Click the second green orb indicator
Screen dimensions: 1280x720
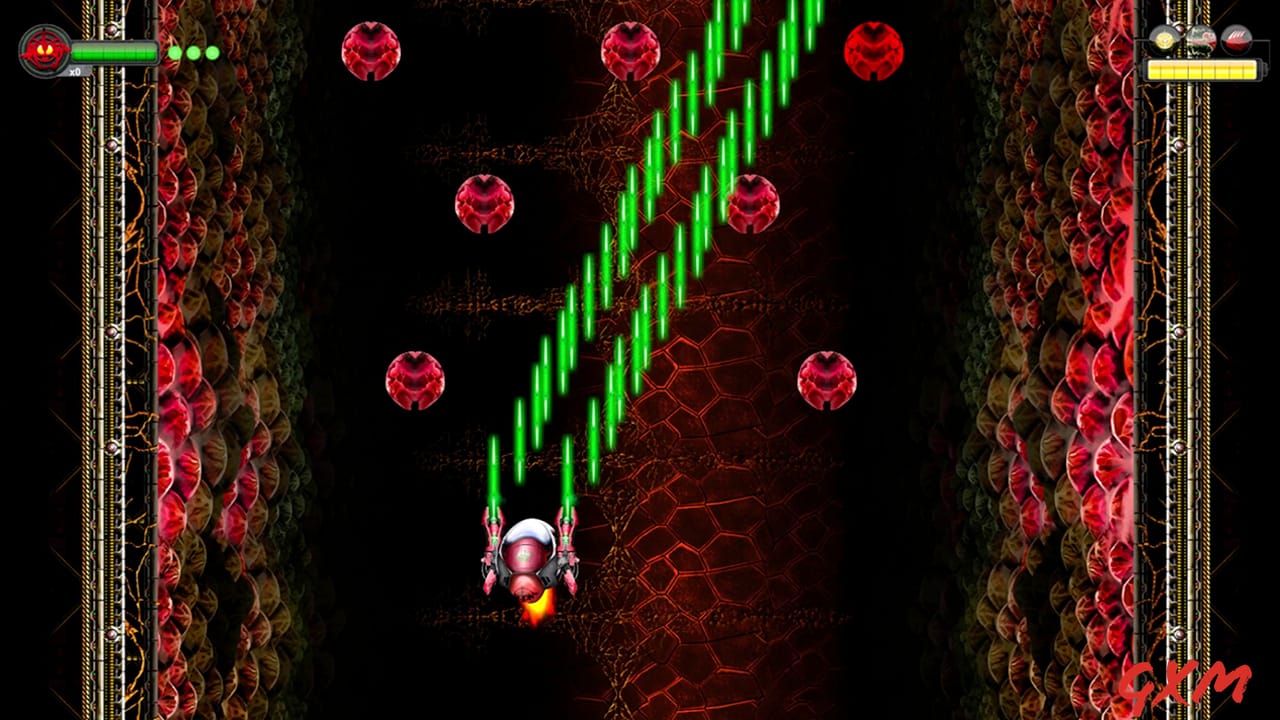click(x=193, y=53)
